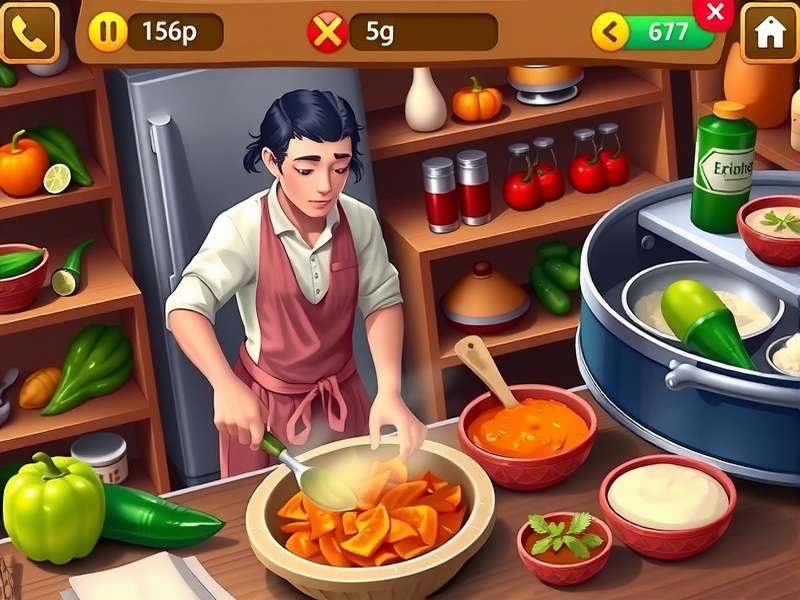Click the red X icon beside 5g
Screen dimensions: 800x600
click(327, 32)
